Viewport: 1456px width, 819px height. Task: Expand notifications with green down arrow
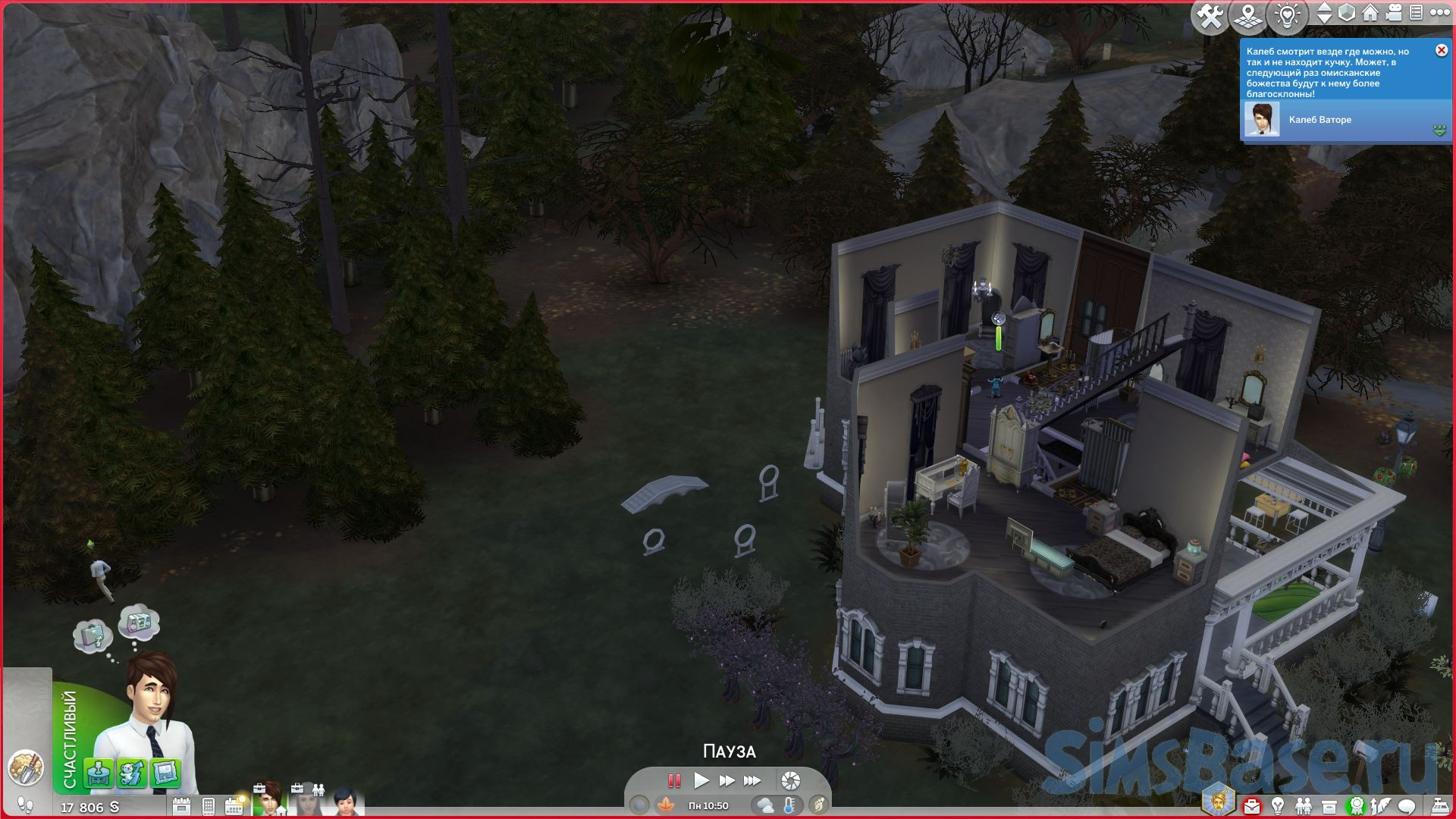tap(1439, 130)
